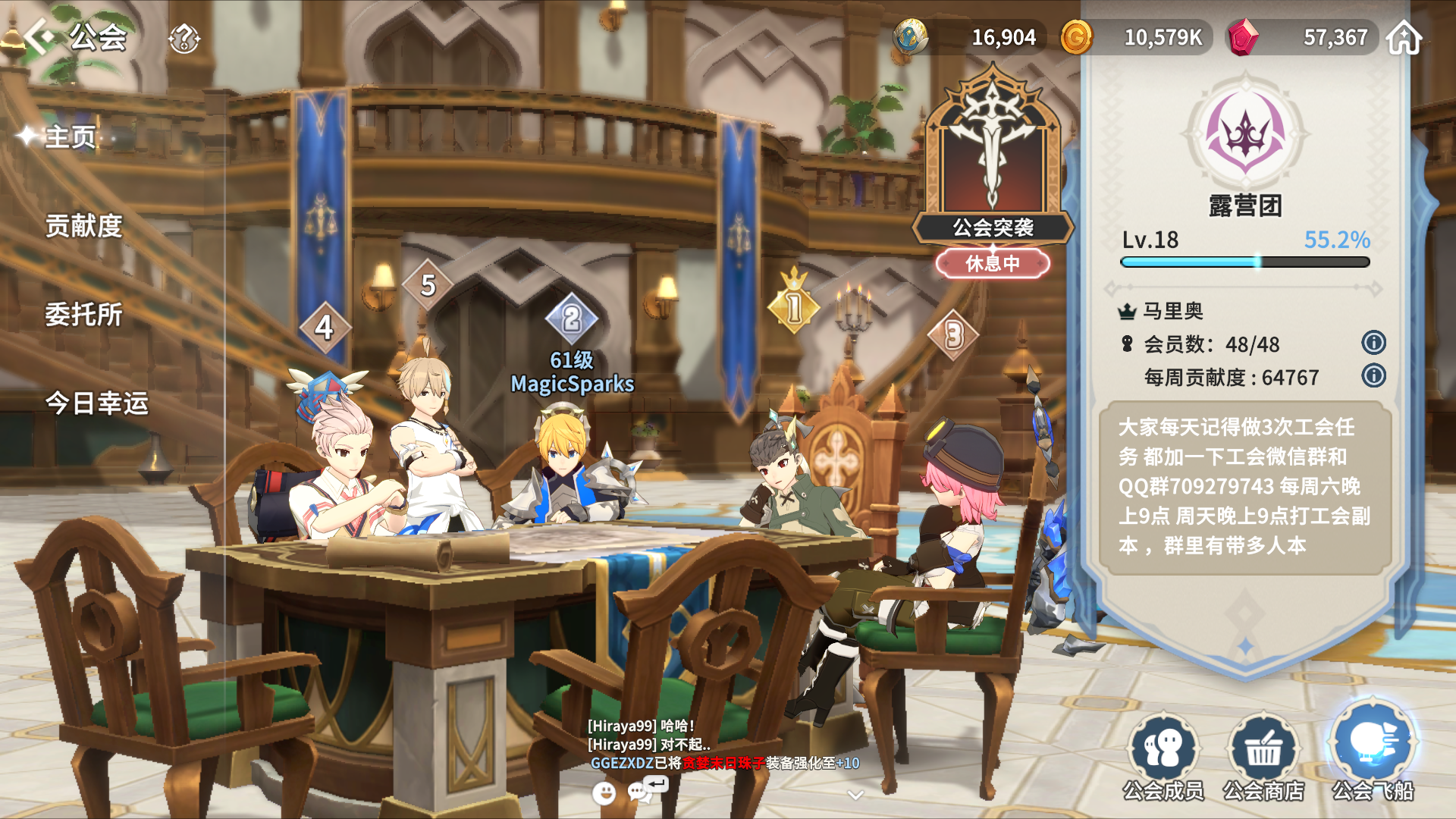Select the 主页 home tab
This screenshot has width=1456, height=819.
tap(70, 137)
